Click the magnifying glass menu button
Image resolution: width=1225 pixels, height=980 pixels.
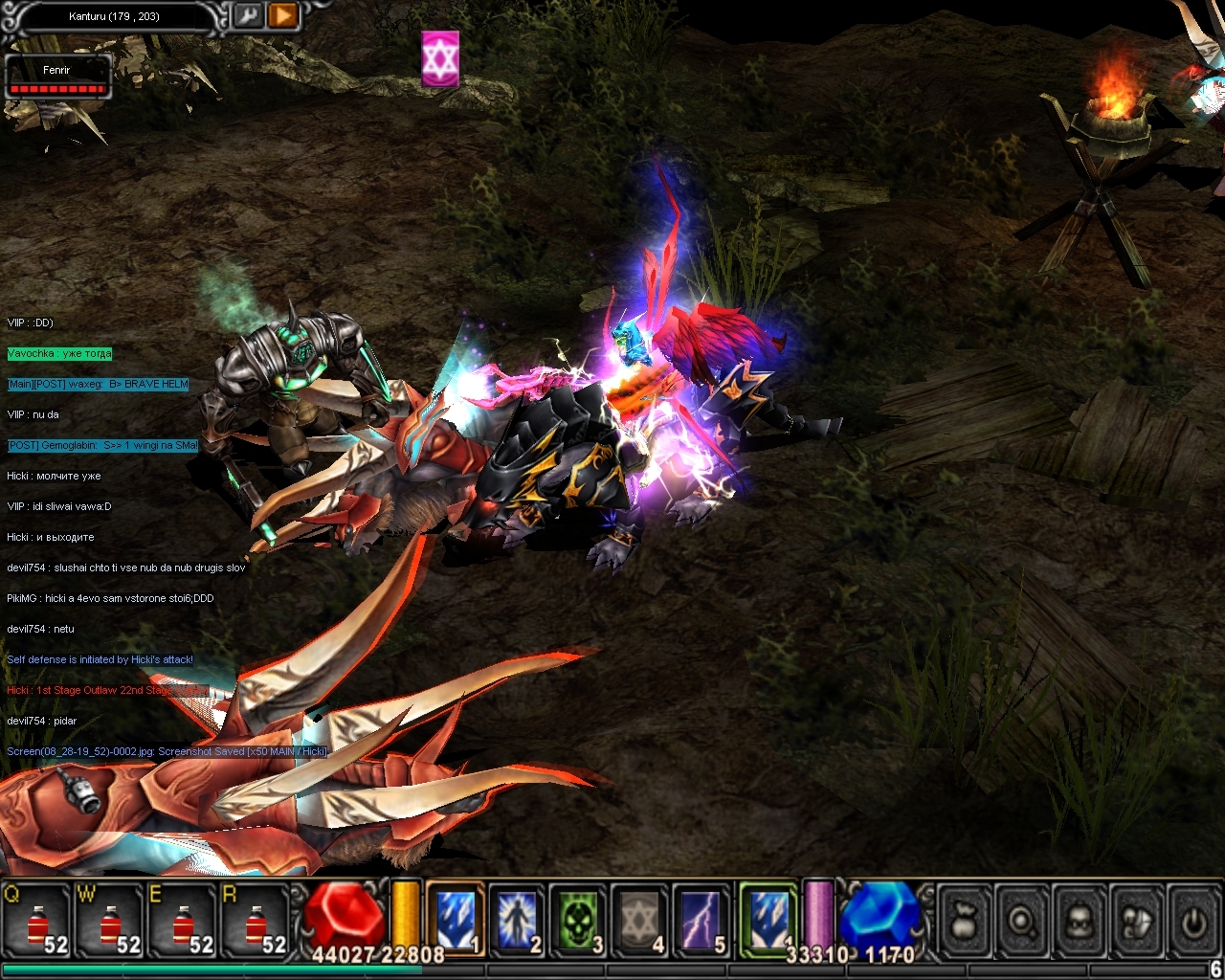pyautogui.click(x=1023, y=922)
